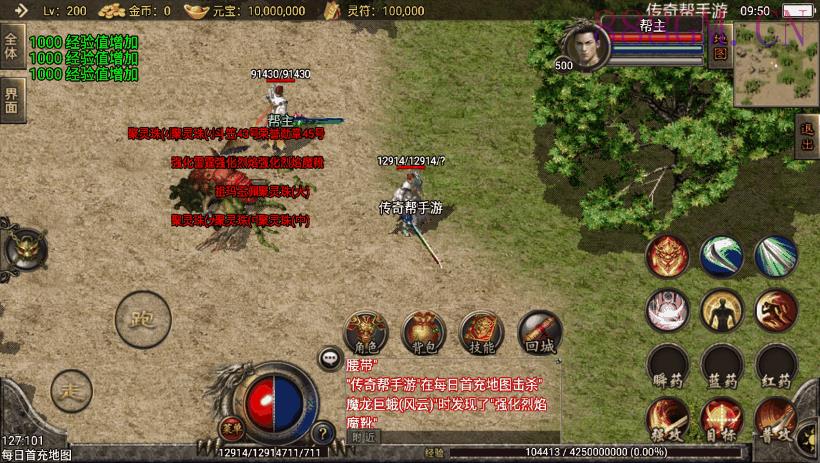This screenshot has height=463, width=820.
Task: Click the question mark help button
Action: tap(322, 433)
